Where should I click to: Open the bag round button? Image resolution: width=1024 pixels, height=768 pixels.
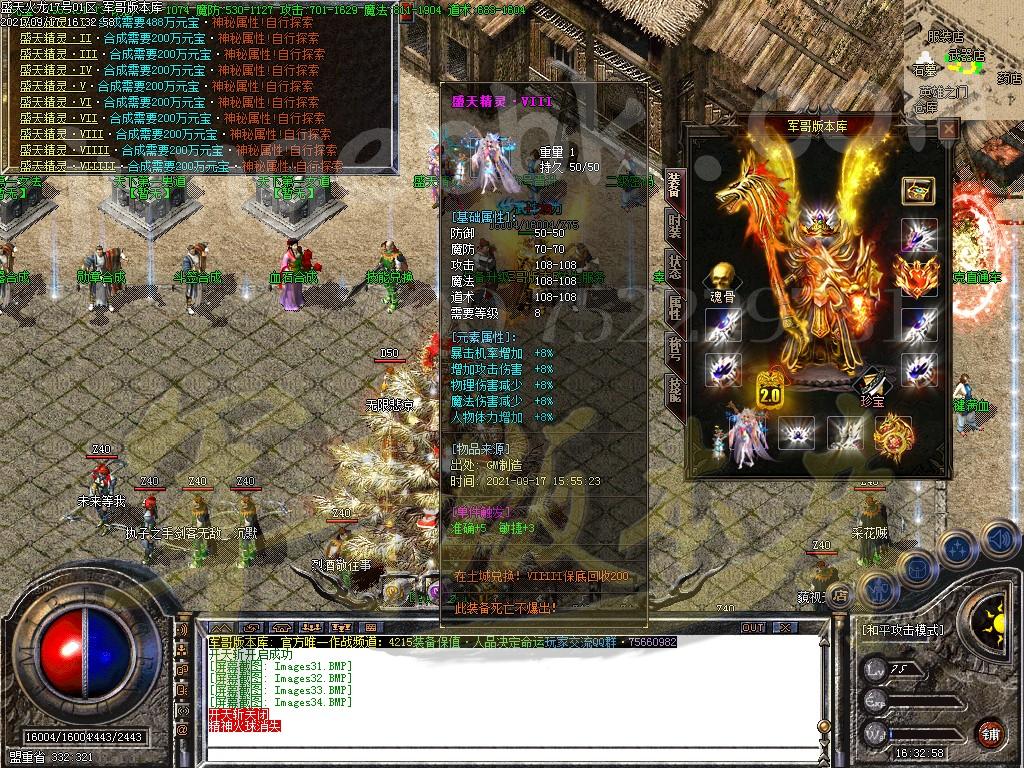(917, 566)
